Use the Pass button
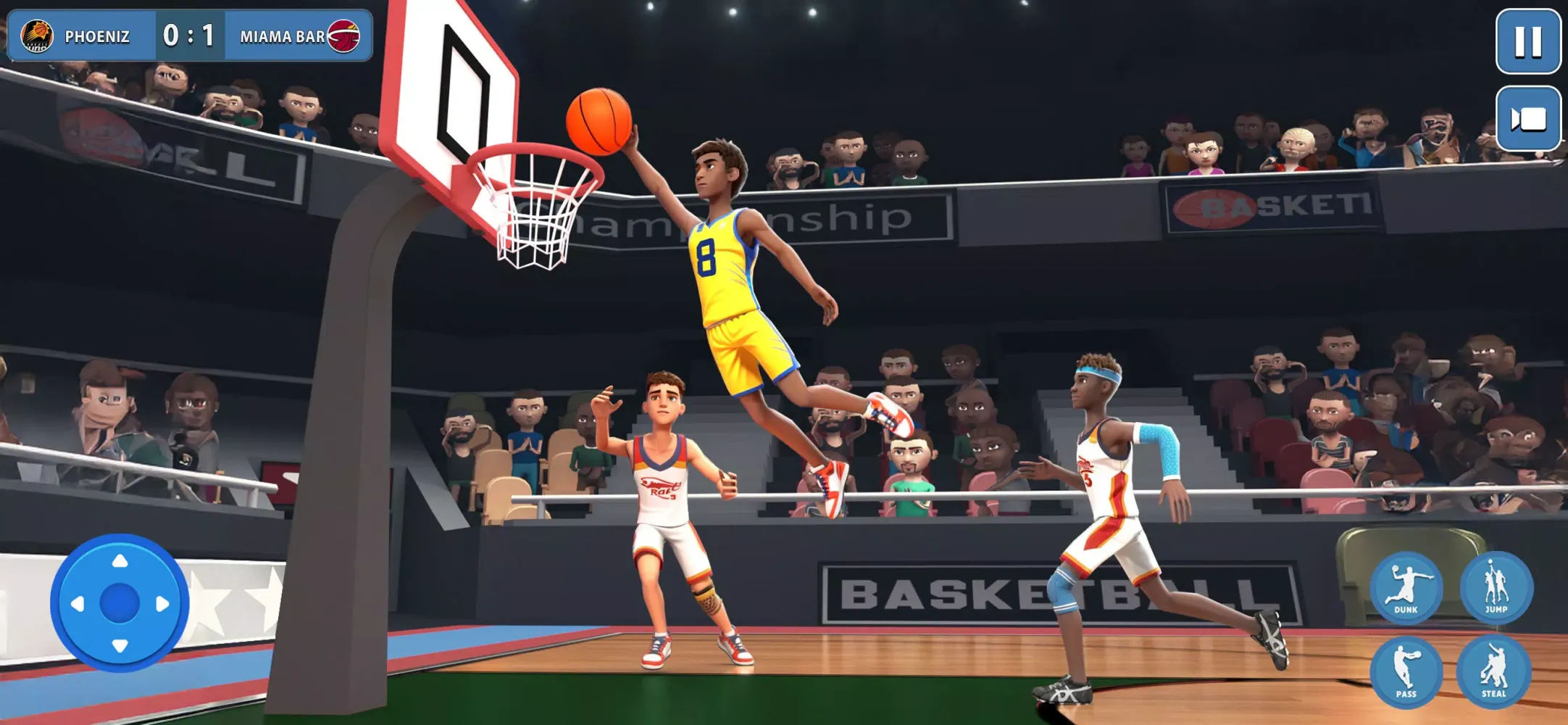 click(x=1406, y=671)
